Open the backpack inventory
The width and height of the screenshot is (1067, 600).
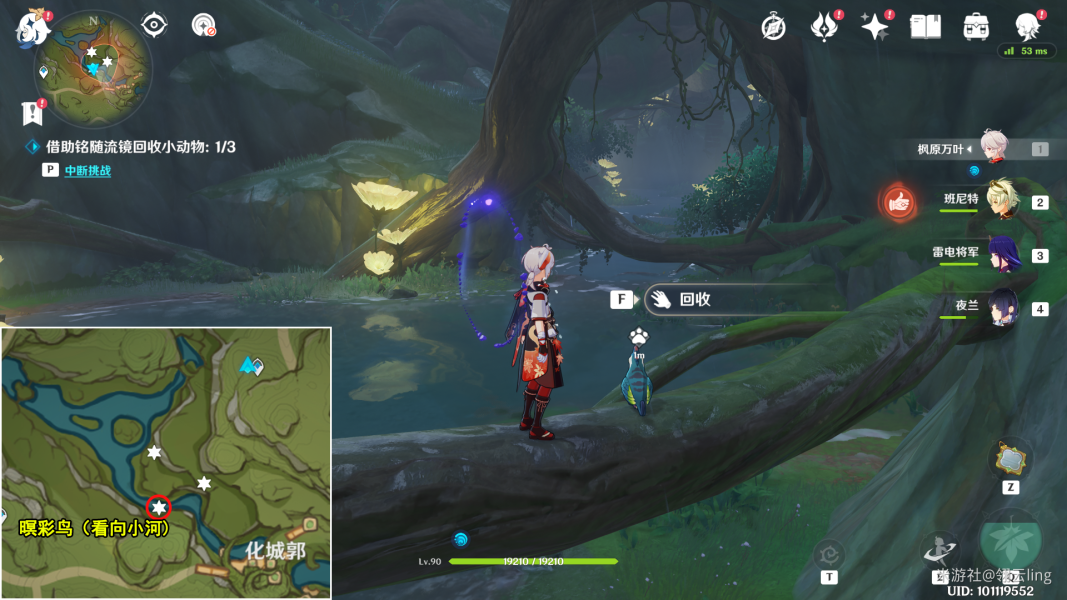point(976,27)
